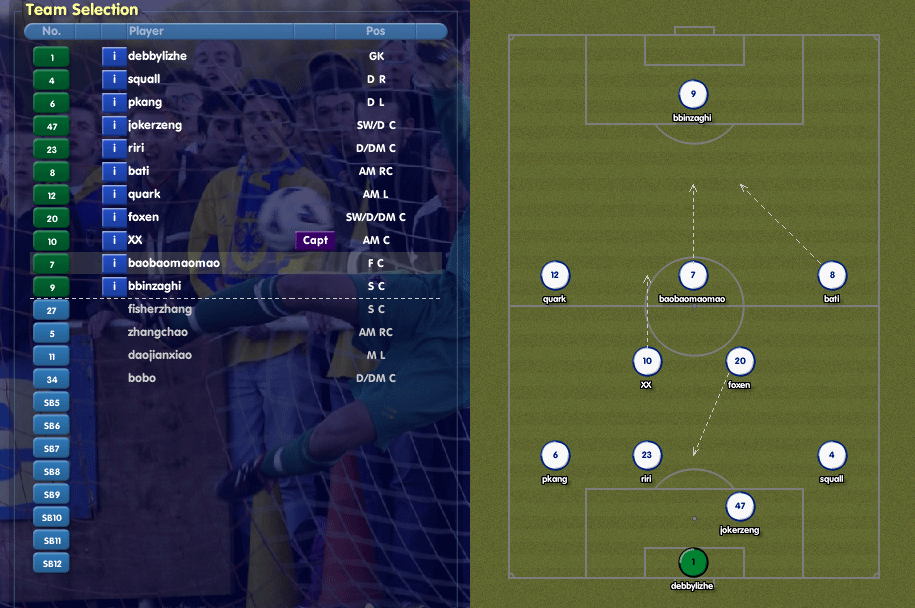This screenshot has height=608, width=915.
Task: Click squad number 6 button for pkang
Action: point(51,103)
